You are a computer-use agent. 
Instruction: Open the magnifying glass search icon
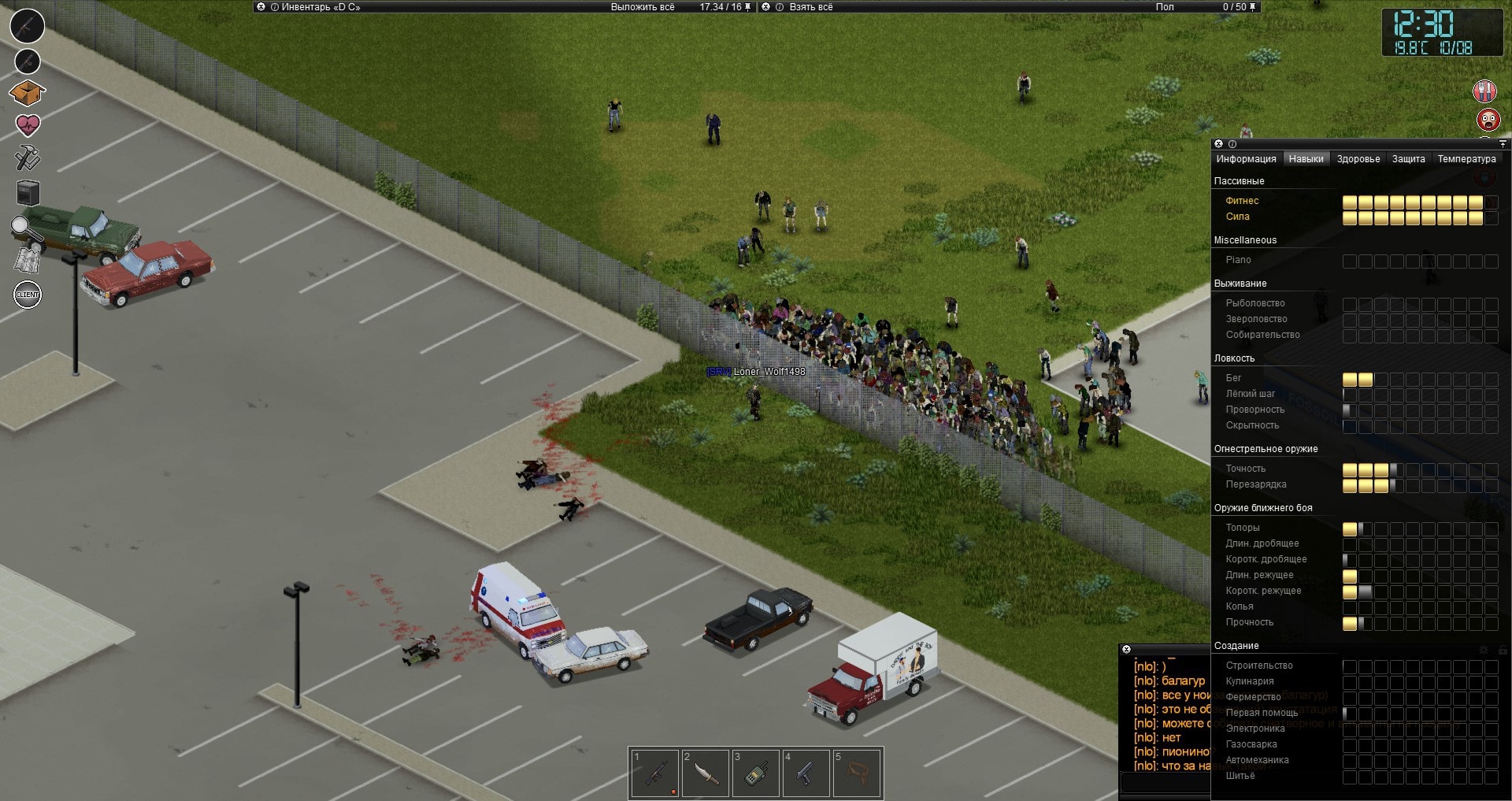click(x=26, y=228)
